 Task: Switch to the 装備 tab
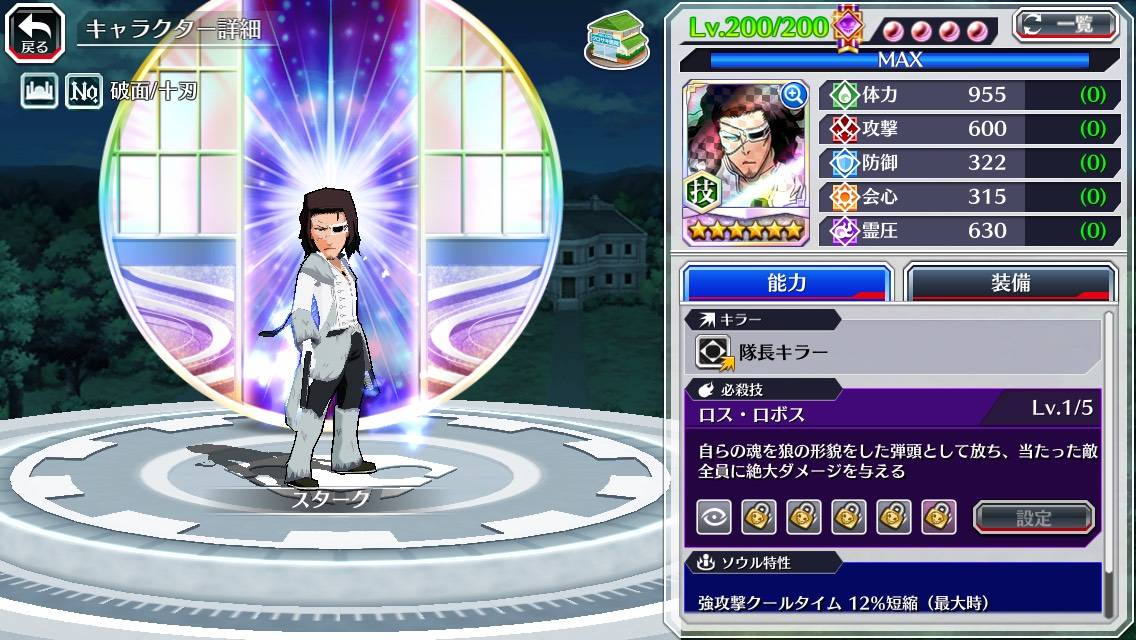[1010, 283]
